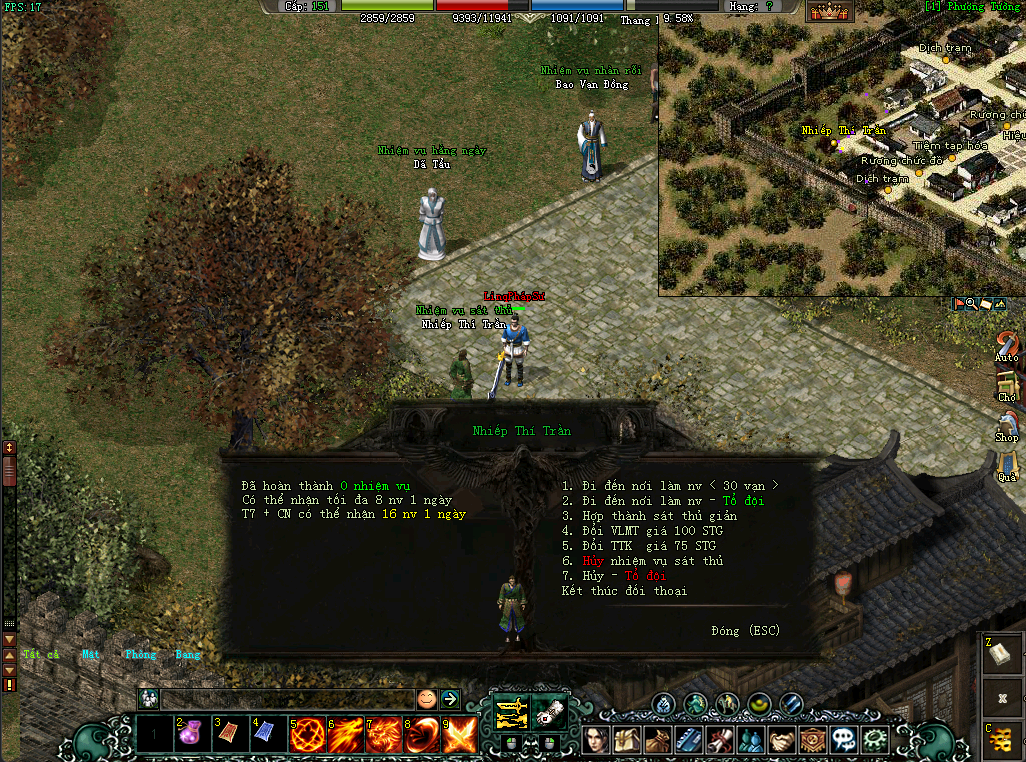
Task: Click the crown icon above the minimap
Action: point(829,12)
